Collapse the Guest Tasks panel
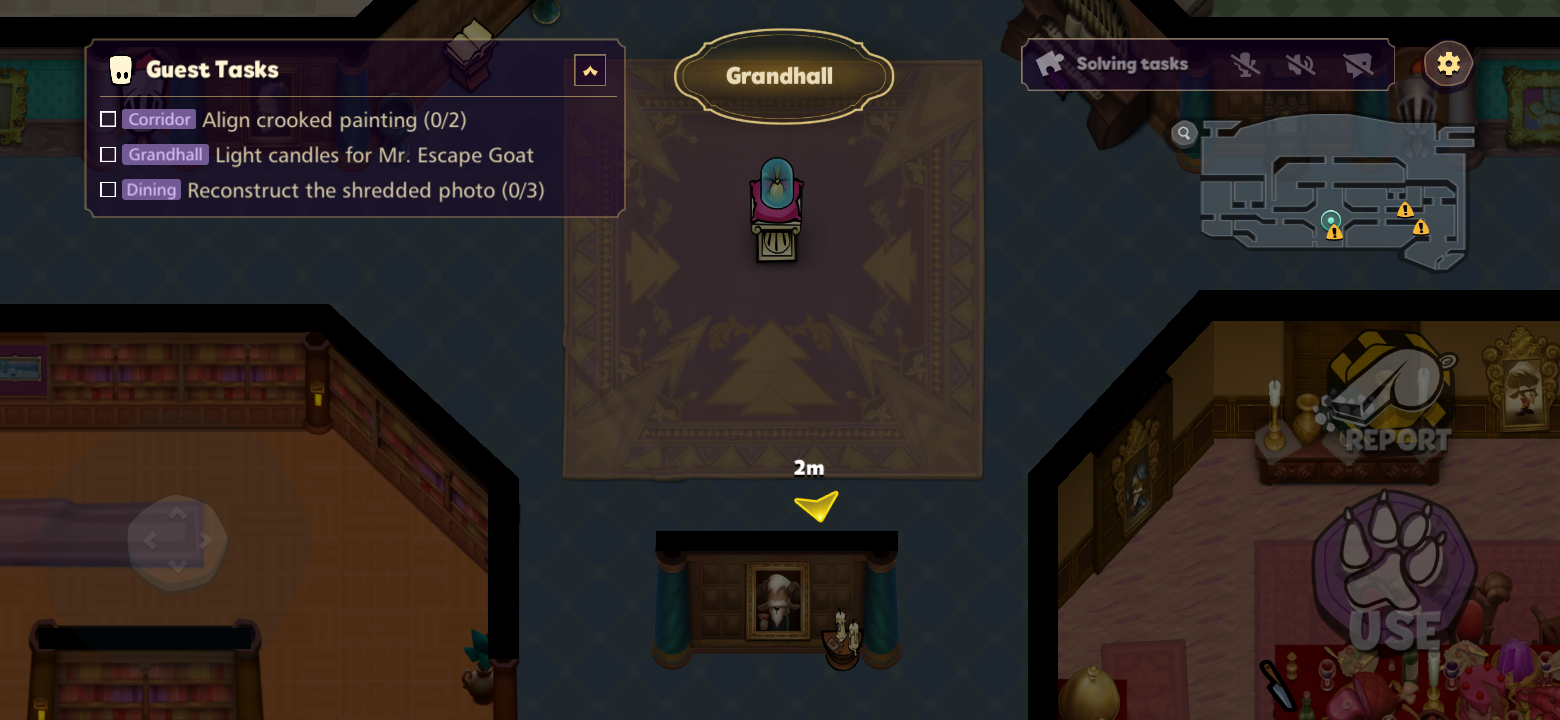Screen dimensions: 1560x720 590,70
